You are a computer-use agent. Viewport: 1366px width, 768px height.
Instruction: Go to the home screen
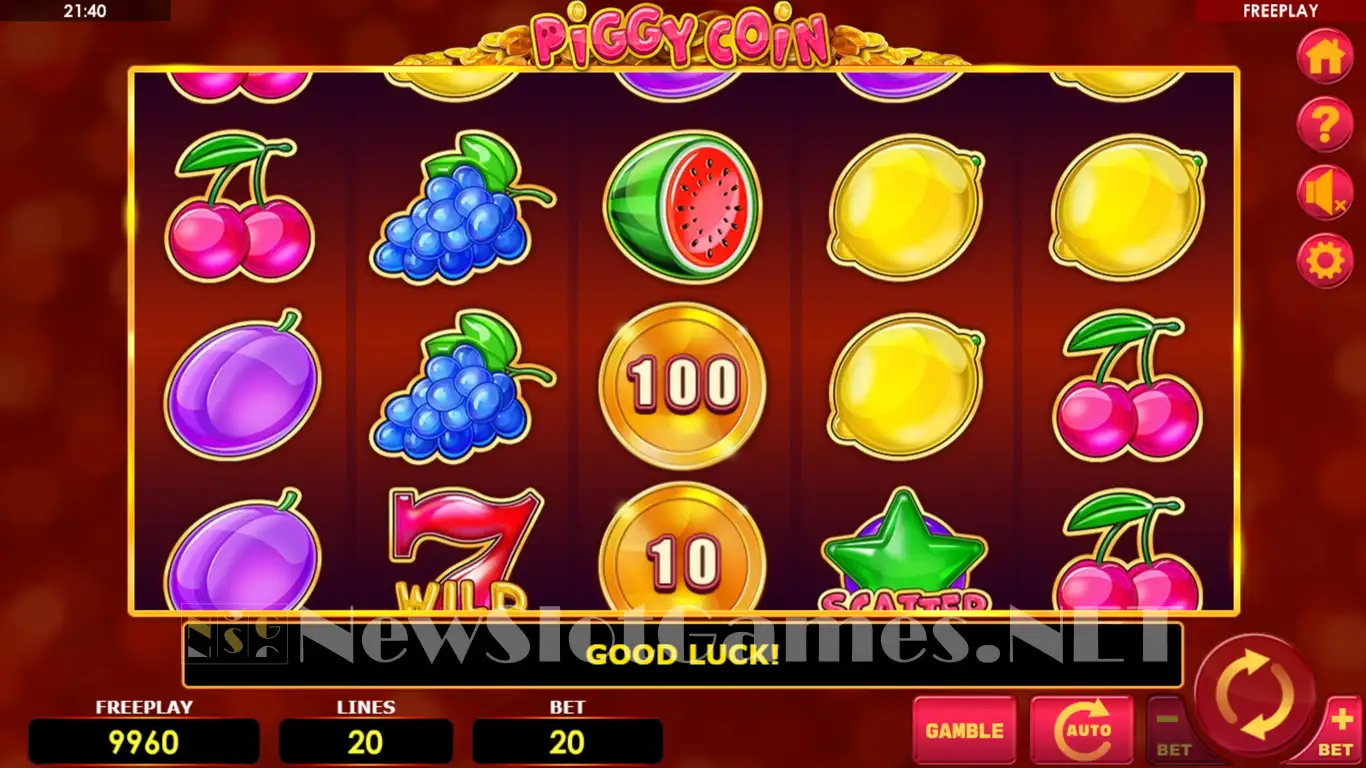[x=1325, y=57]
